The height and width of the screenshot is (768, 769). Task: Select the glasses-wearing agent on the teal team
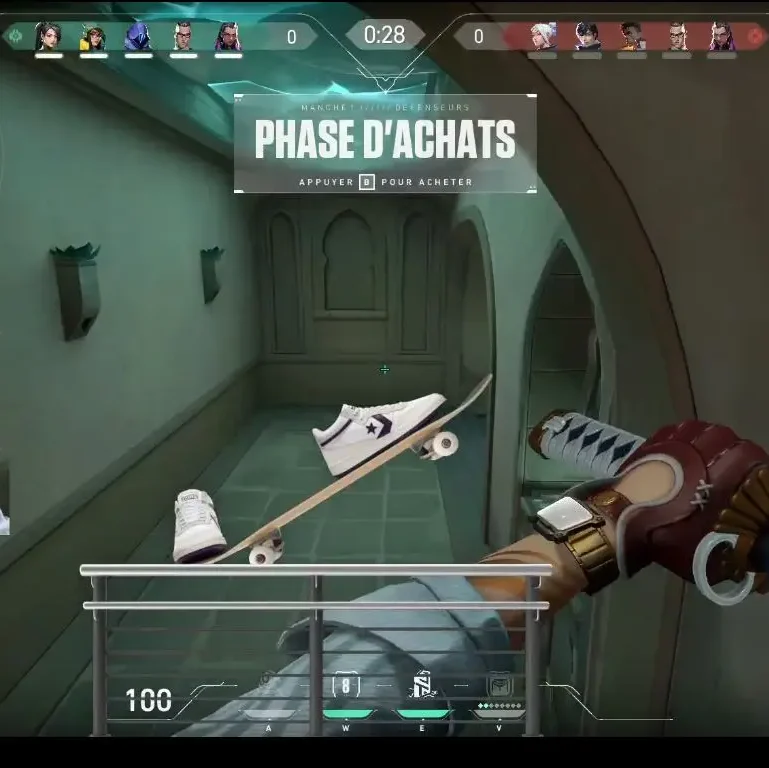point(183,37)
